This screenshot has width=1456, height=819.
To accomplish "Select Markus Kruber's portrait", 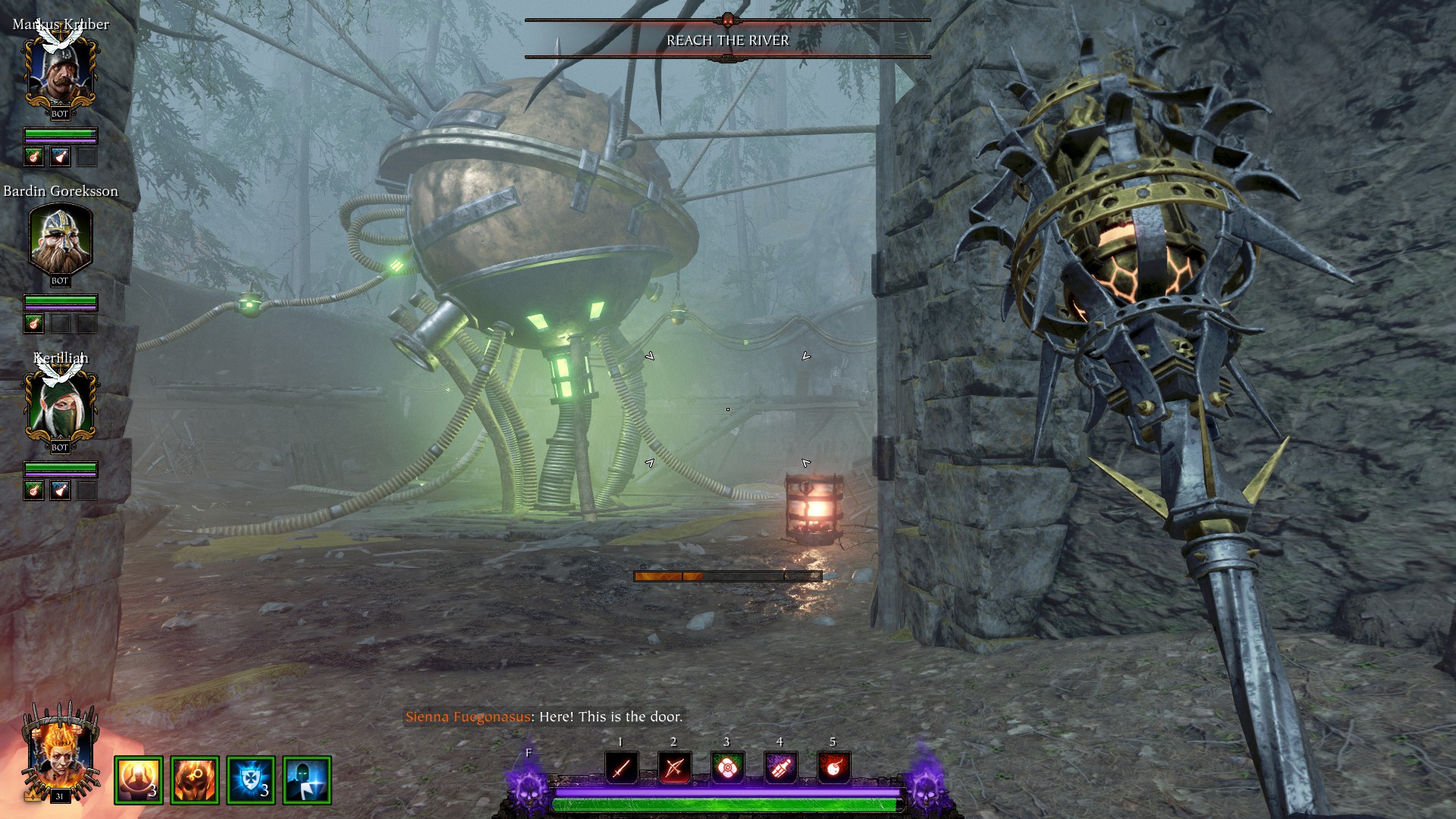I will pyautogui.click(x=60, y=74).
